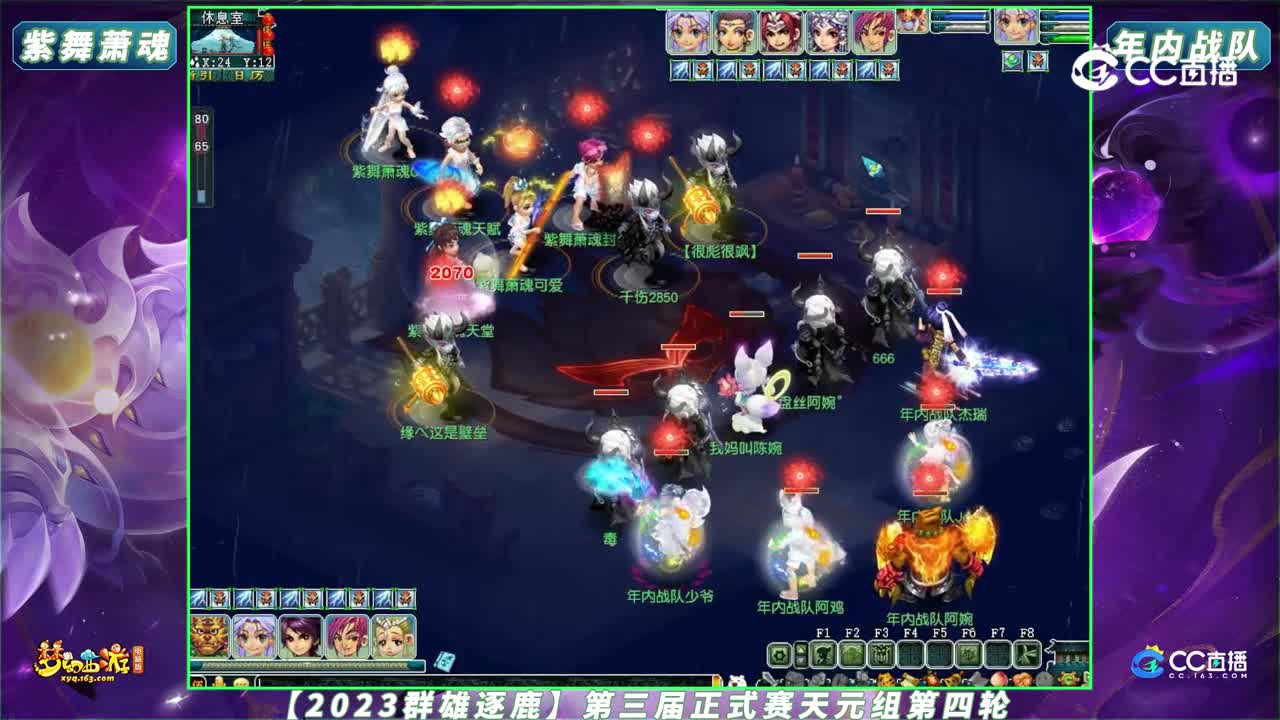Expand the hotkey bar with the up arrow
Image resolution: width=1280 pixels, height=720 pixels.
click(801, 647)
